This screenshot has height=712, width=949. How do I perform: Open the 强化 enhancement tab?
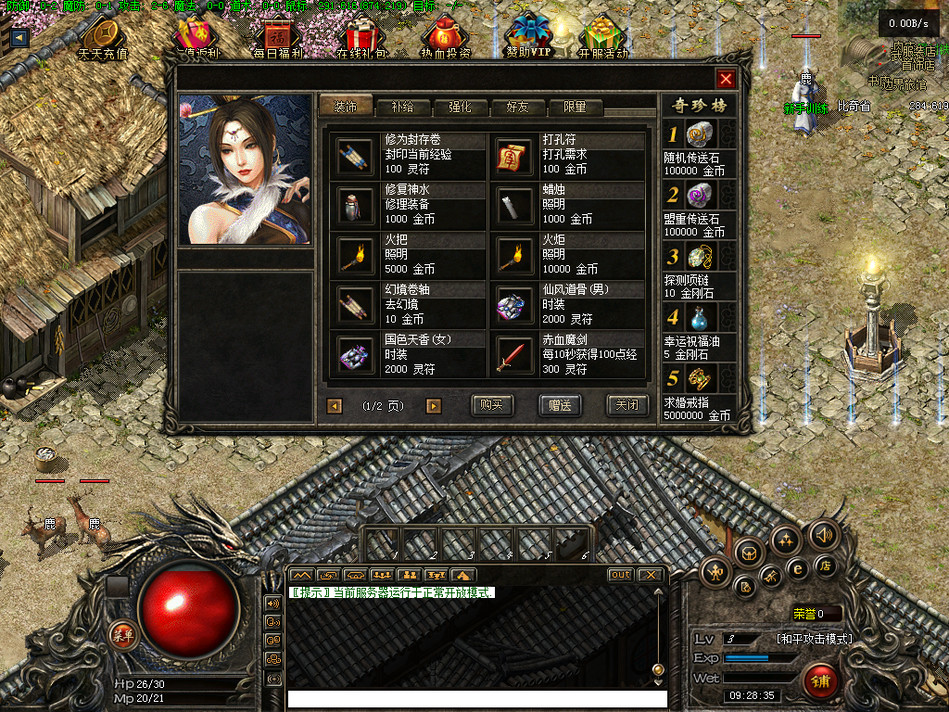click(x=460, y=106)
